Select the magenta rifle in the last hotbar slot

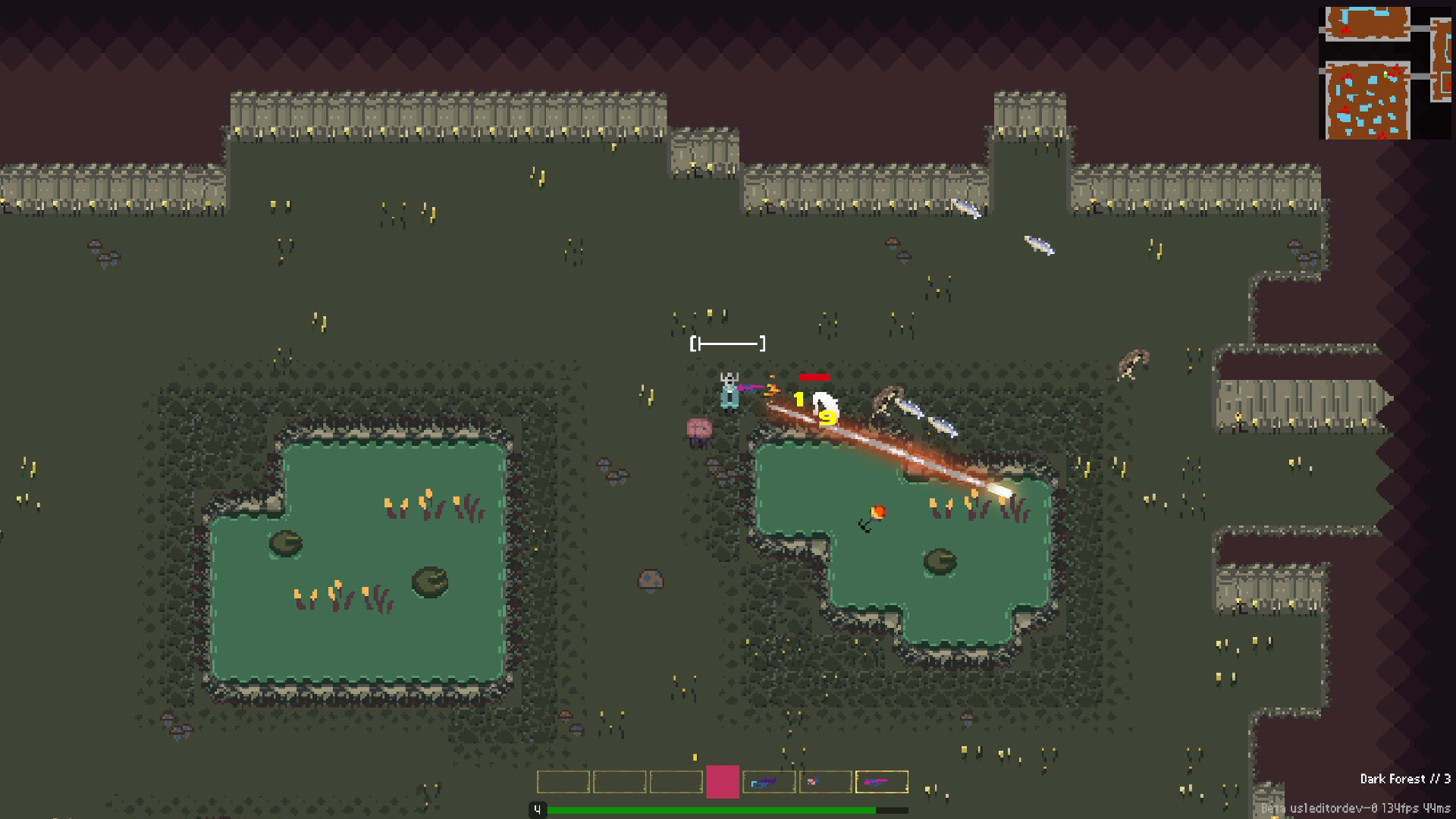coord(882,781)
